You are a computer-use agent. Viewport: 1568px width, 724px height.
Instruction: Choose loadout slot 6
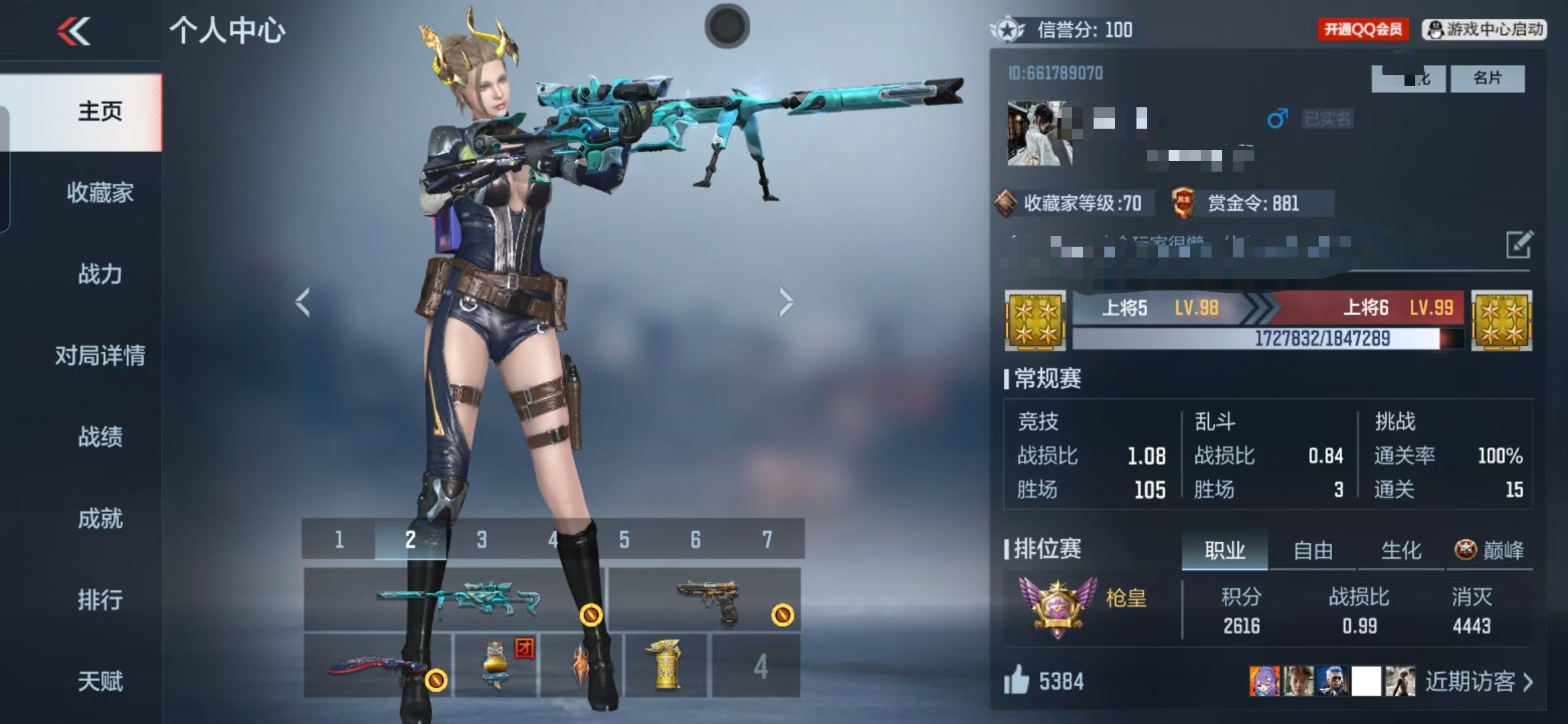click(696, 539)
